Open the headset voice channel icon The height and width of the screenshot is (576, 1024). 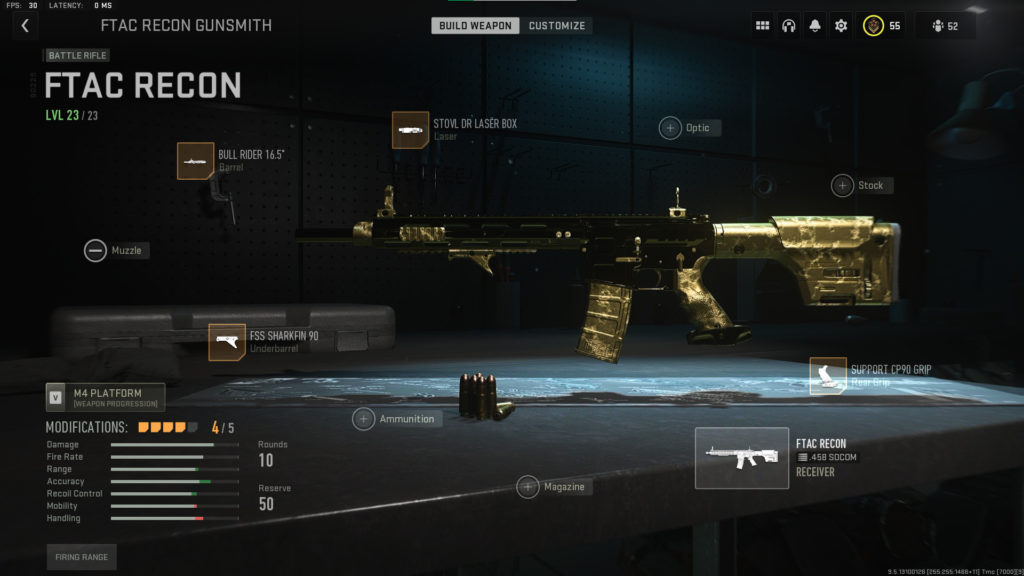789,26
